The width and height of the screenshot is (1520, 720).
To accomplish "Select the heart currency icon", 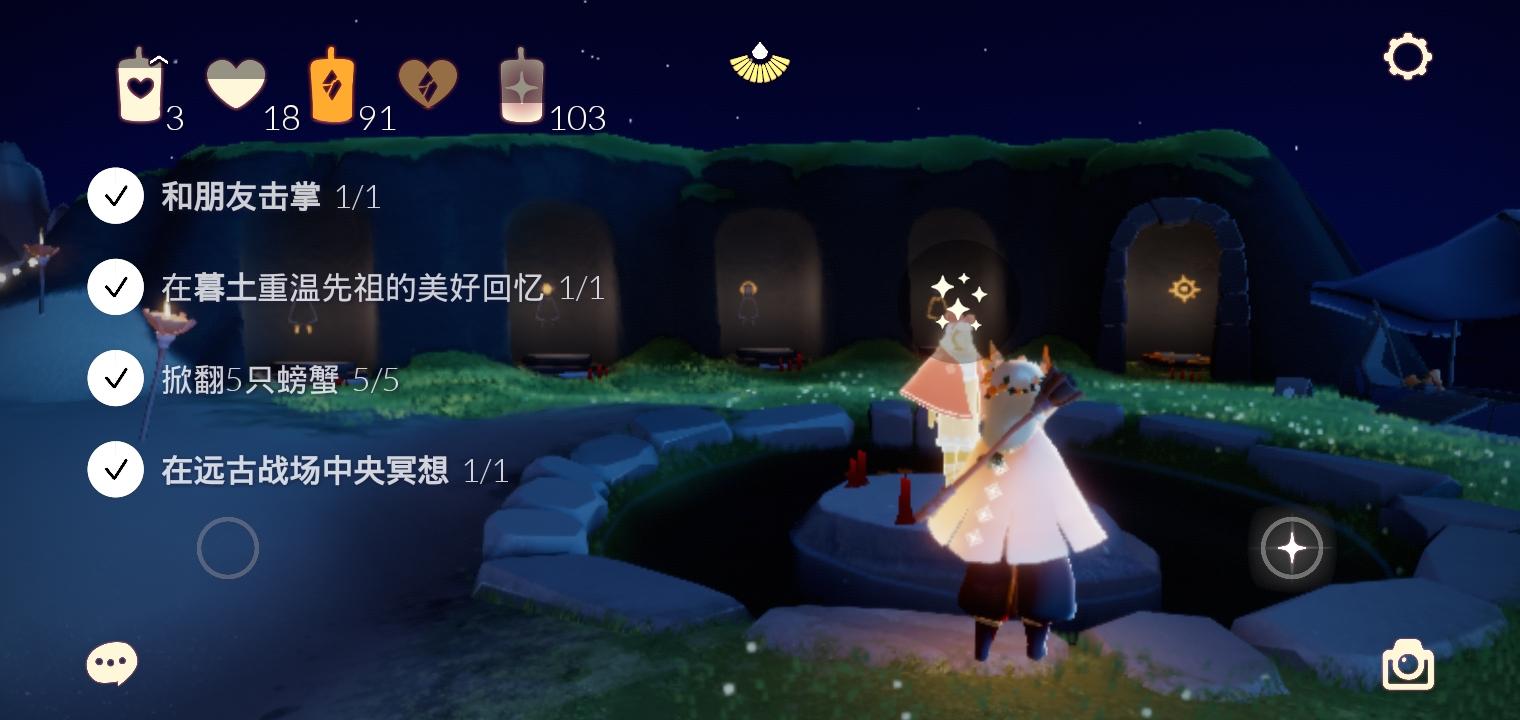I will point(236,82).
